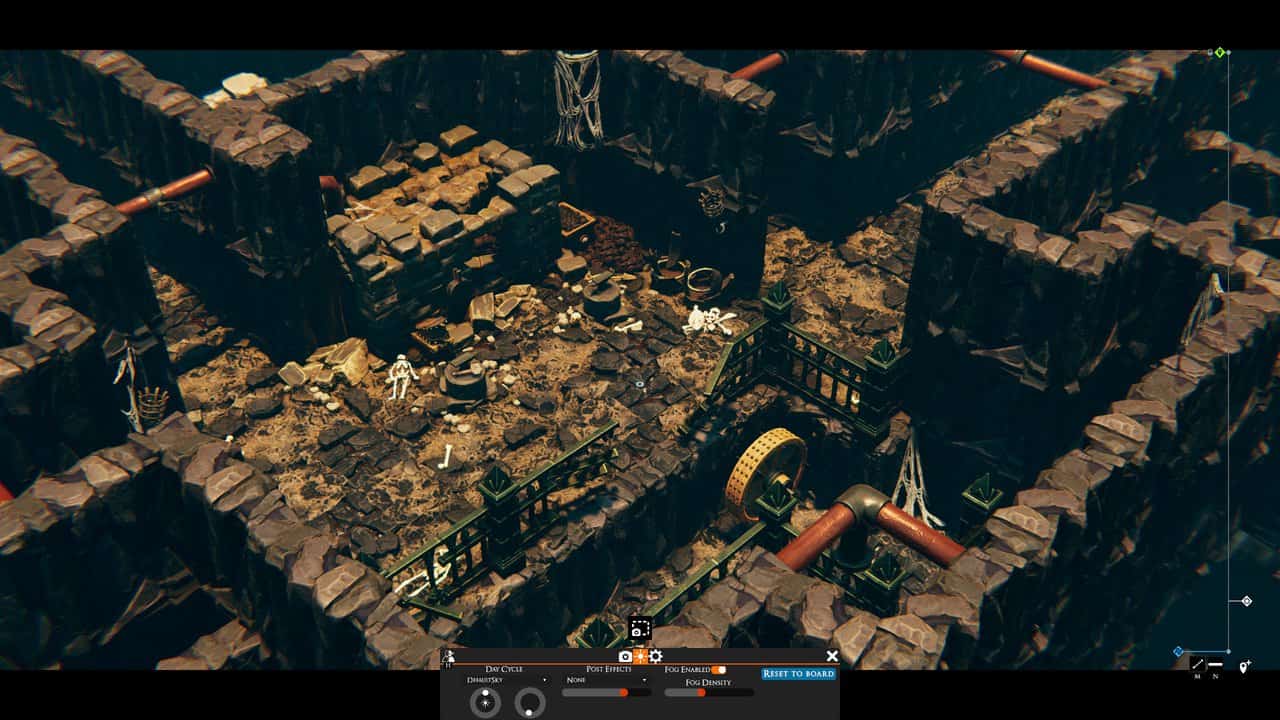Click the white diamond height marker
Screen dimensions: 1280x720
(1246, 601)
